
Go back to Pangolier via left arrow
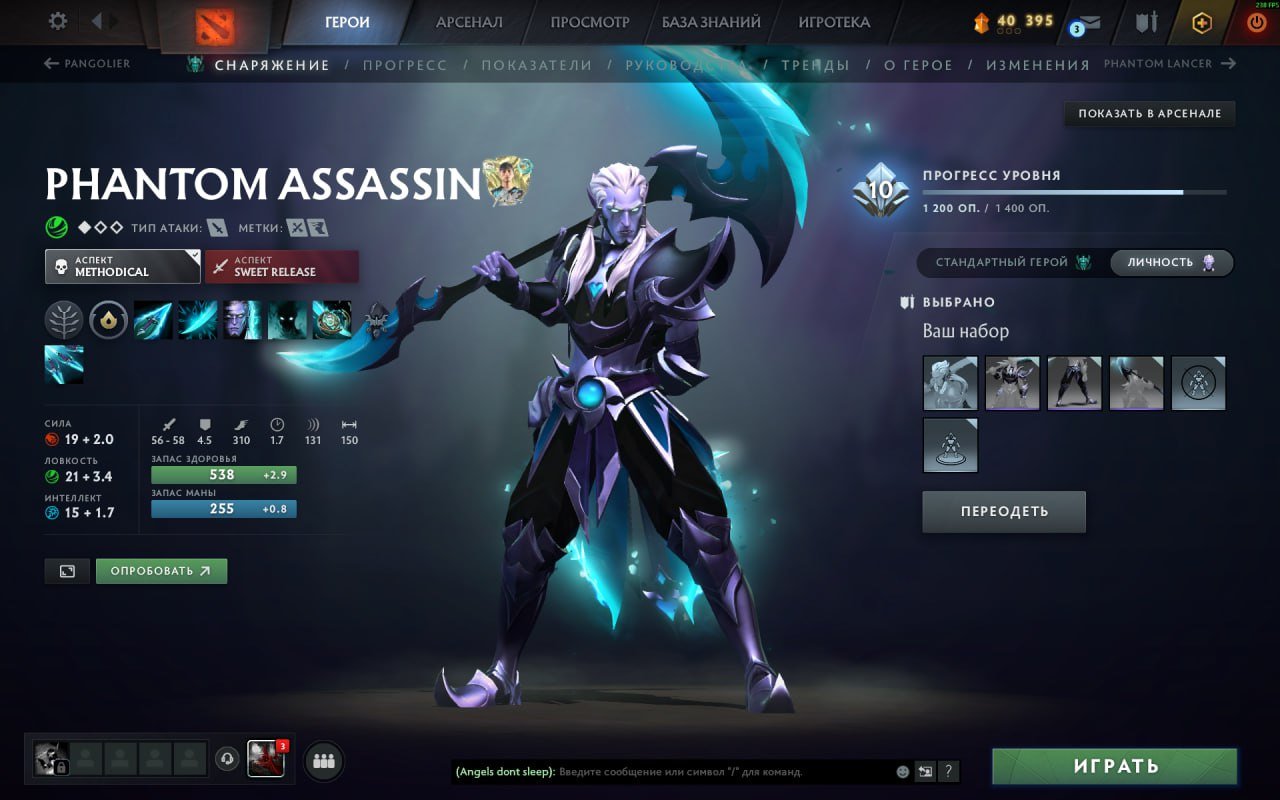(x=51, y=63)
